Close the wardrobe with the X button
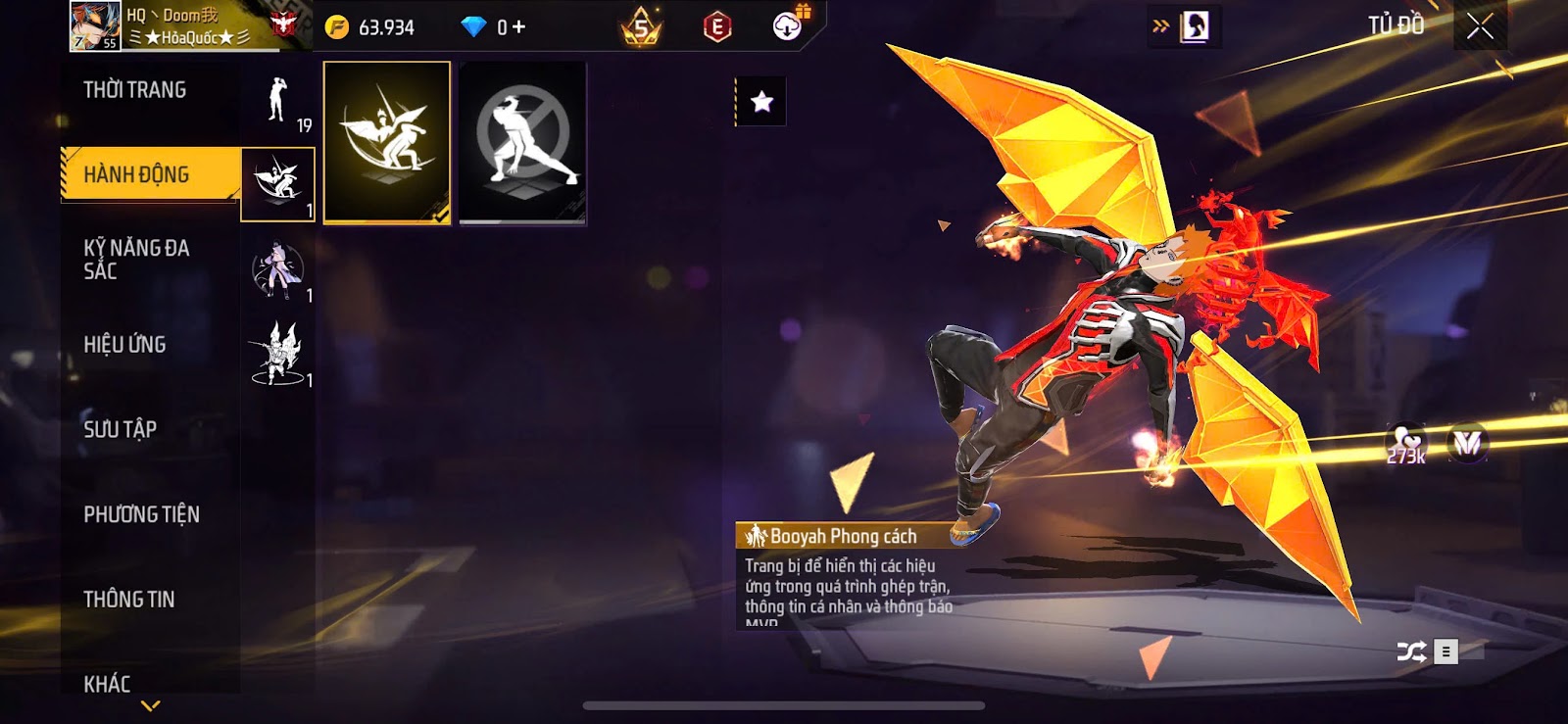Screen dimensions: 1568x724 pos(1480,26)
